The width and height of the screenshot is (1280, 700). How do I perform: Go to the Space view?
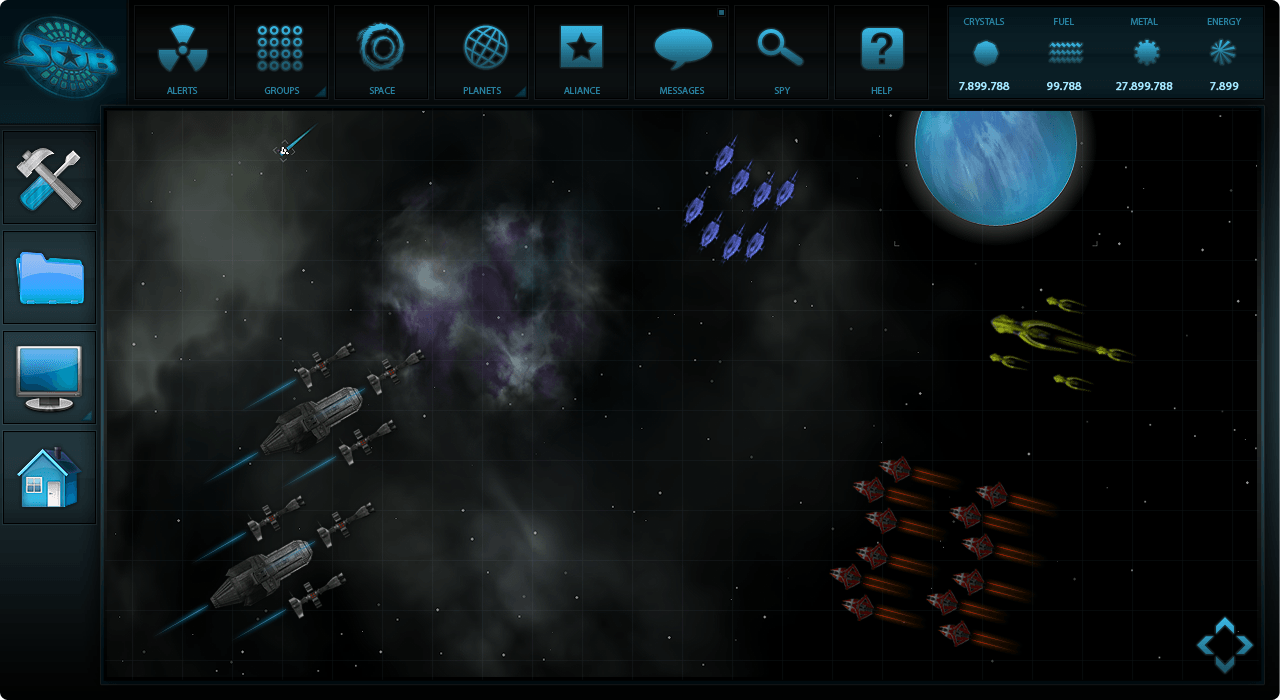(x=381, y=53)
